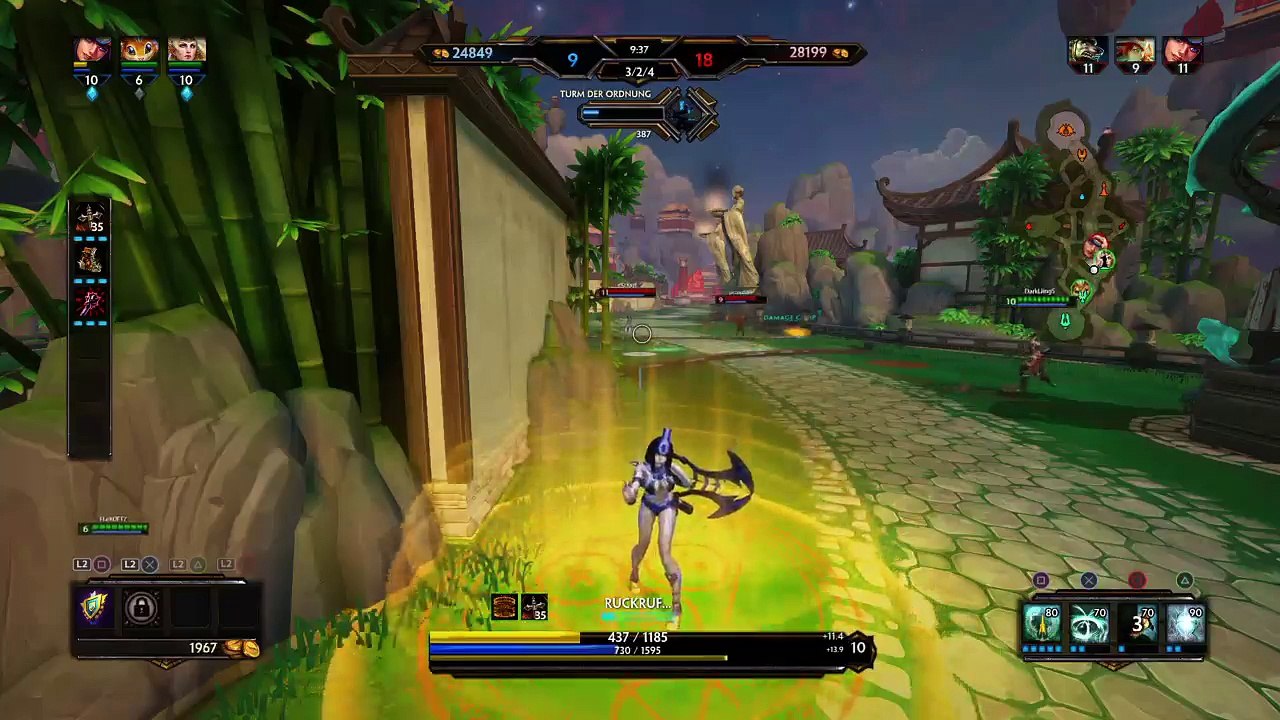Viewport: 1280px width, 720px height.
Task: Activate the first ability costing 80 mana
Action: point(1041,624)
